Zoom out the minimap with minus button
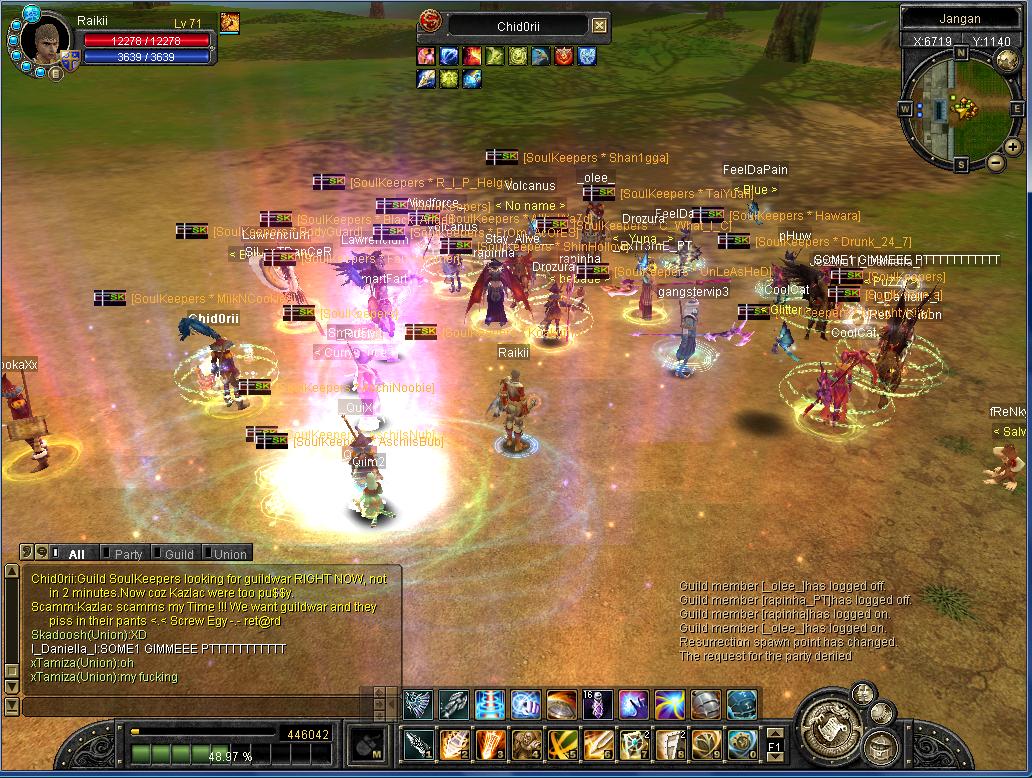 [x=996, y=162]
